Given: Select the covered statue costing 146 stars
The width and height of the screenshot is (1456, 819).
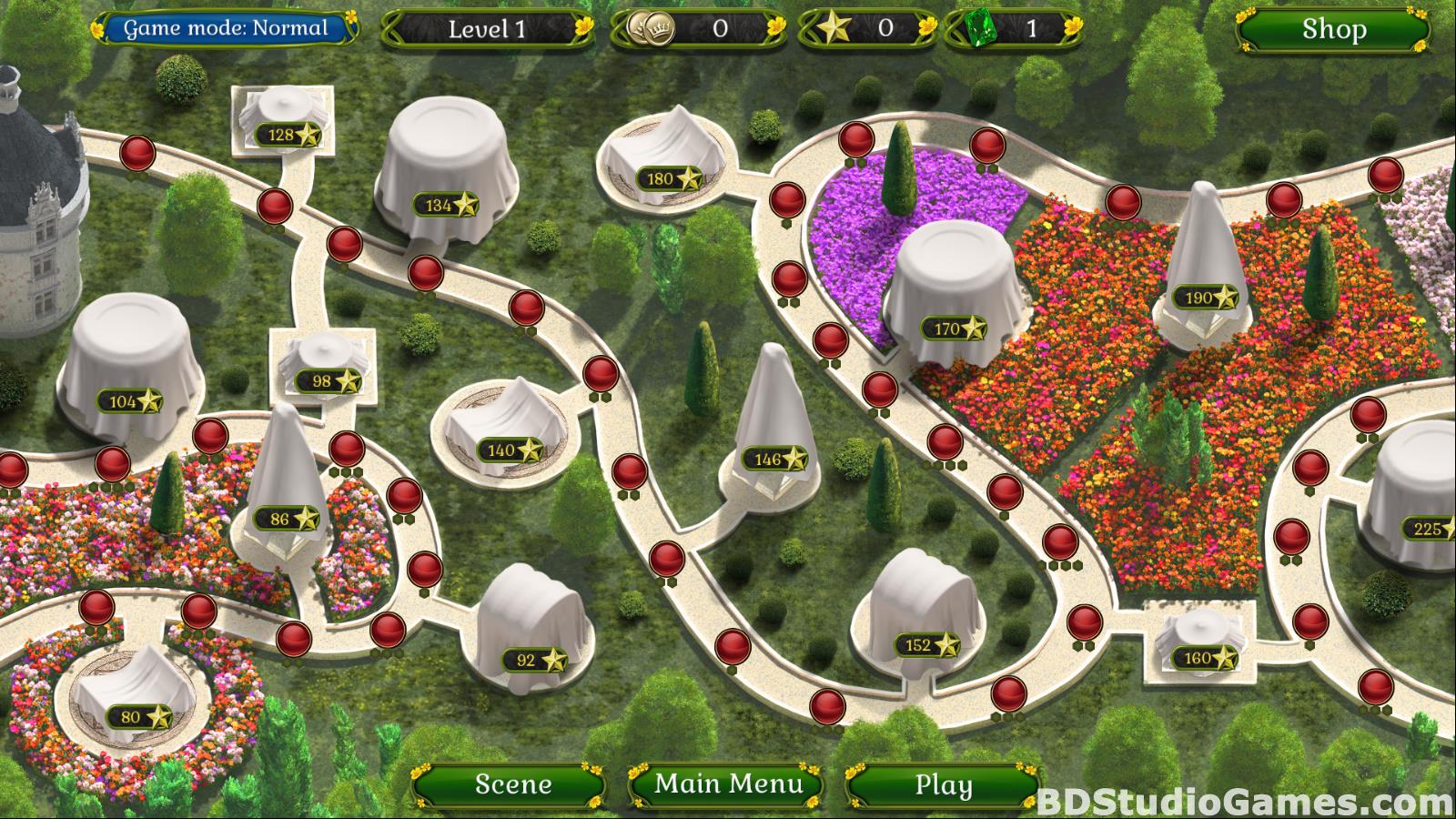Looking at the screenshot, I should pos(772,419).
